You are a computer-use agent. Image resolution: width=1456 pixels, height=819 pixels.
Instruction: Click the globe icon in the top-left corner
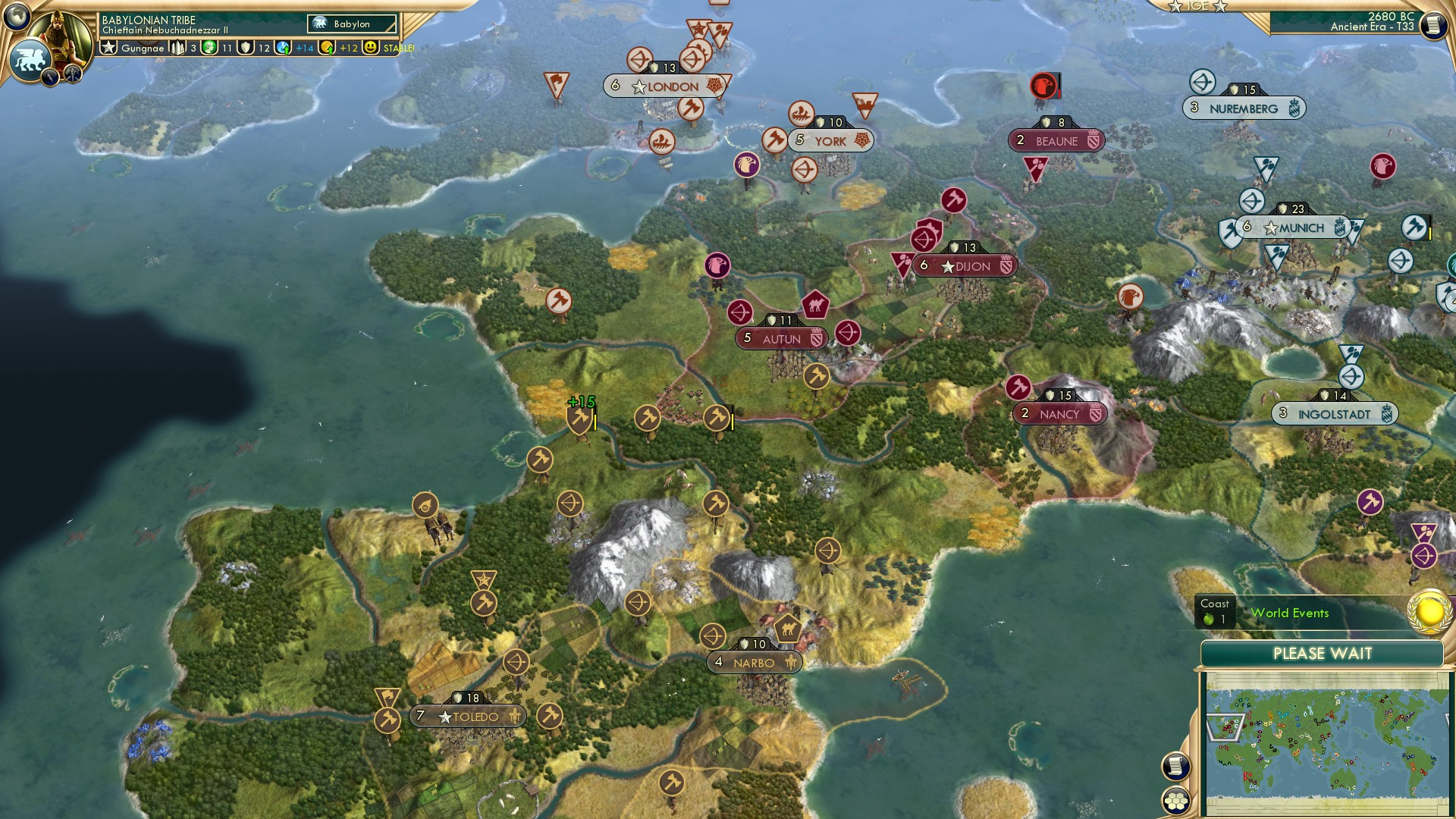[x=17, y=15]
